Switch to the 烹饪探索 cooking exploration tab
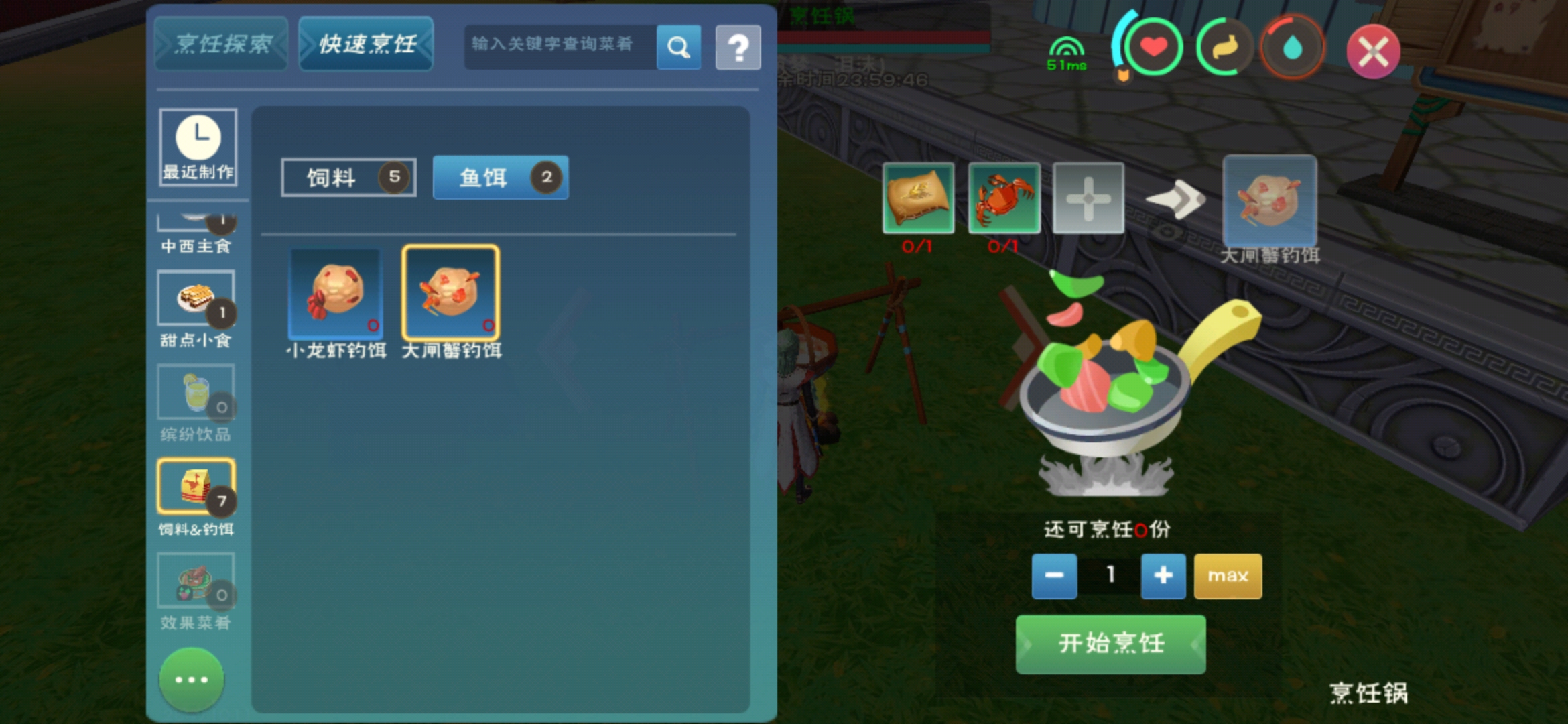 (221, 44)
